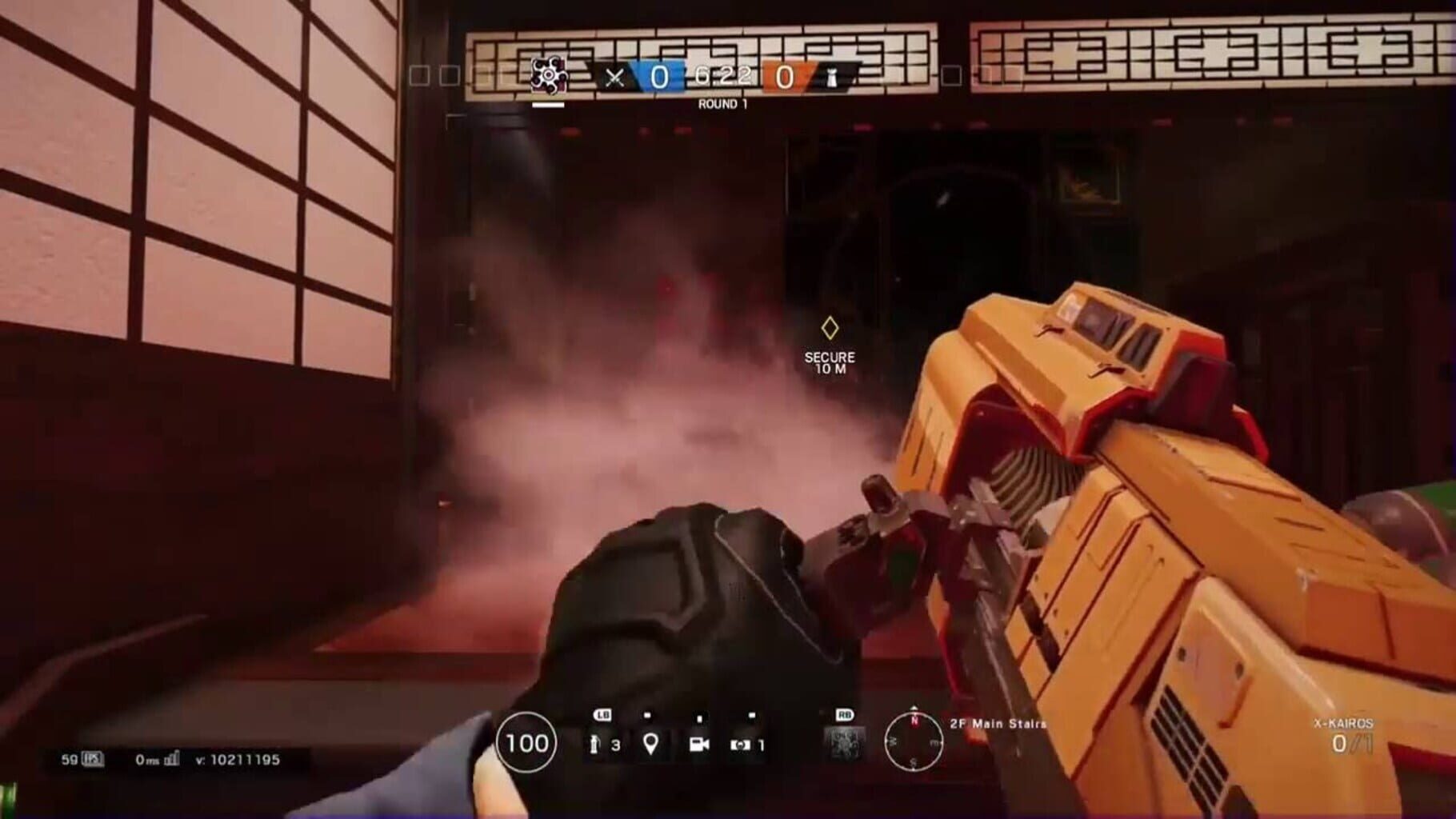Select the RB unique gadget thumbnail
Screen dimensions: 1456x819
844,743
